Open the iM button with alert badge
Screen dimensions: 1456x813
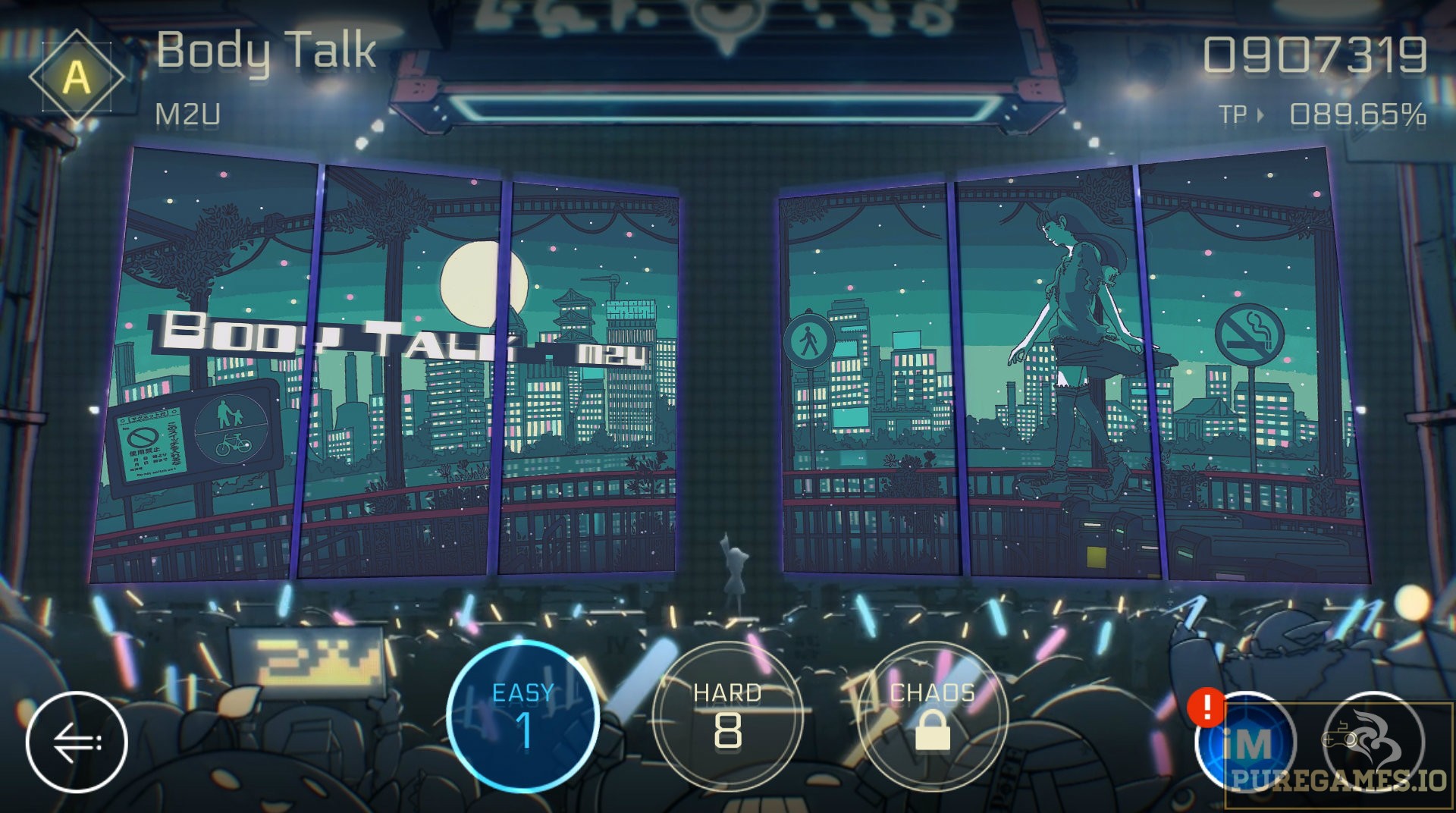(x=1247, y=742)
